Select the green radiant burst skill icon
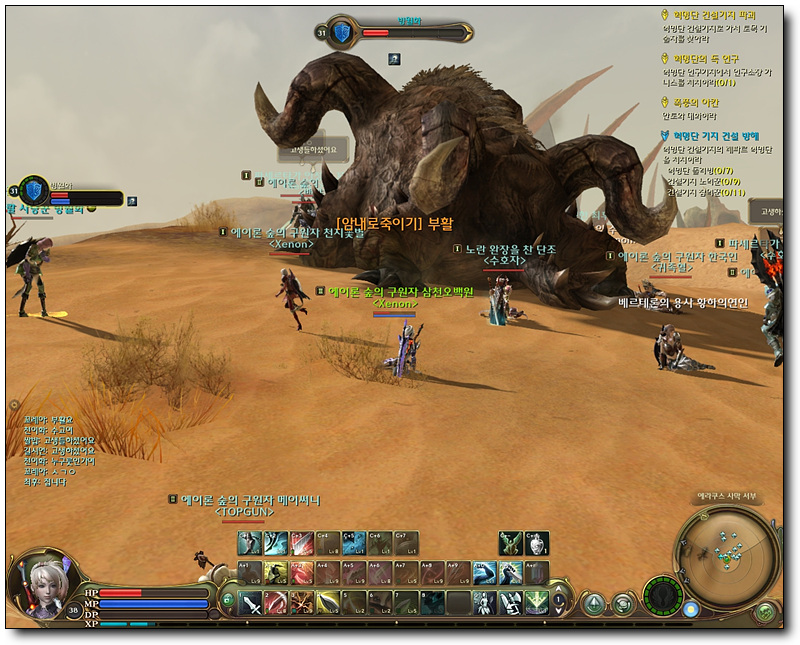This screenshot has width=800, height=645. coord(537,602)
